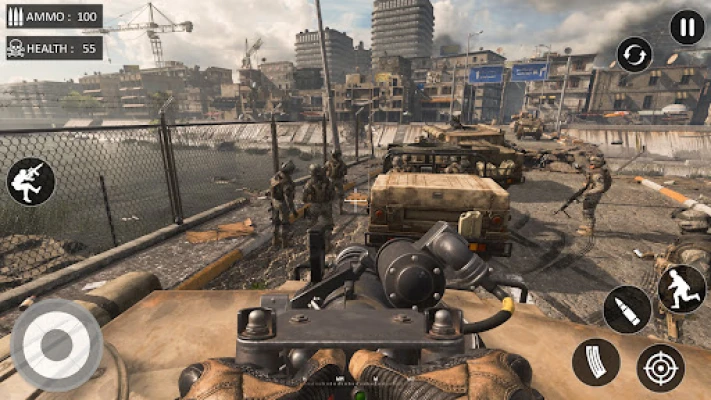The width and height of the screenshot is (711, 400).
Task: Fire using the bullet button
Action: (x=627, y=309)
